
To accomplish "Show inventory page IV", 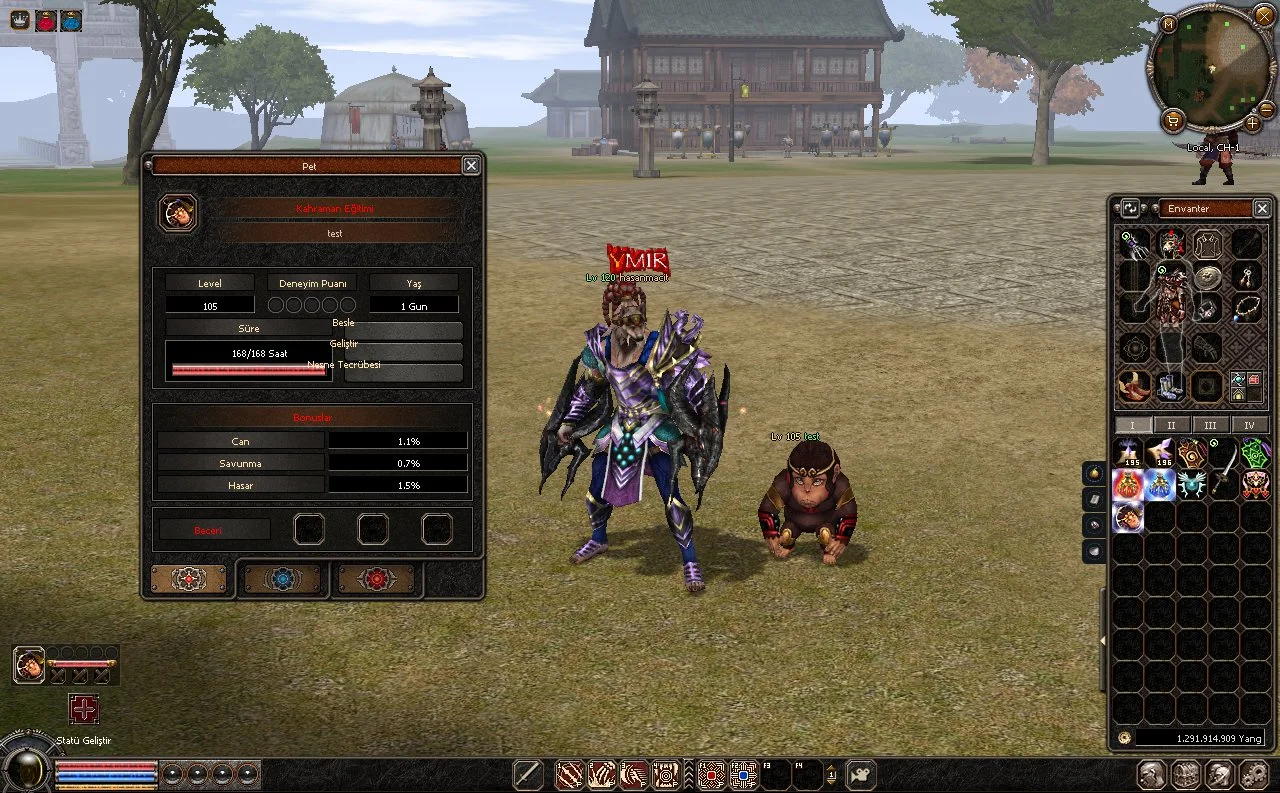I will (1249, 425).
